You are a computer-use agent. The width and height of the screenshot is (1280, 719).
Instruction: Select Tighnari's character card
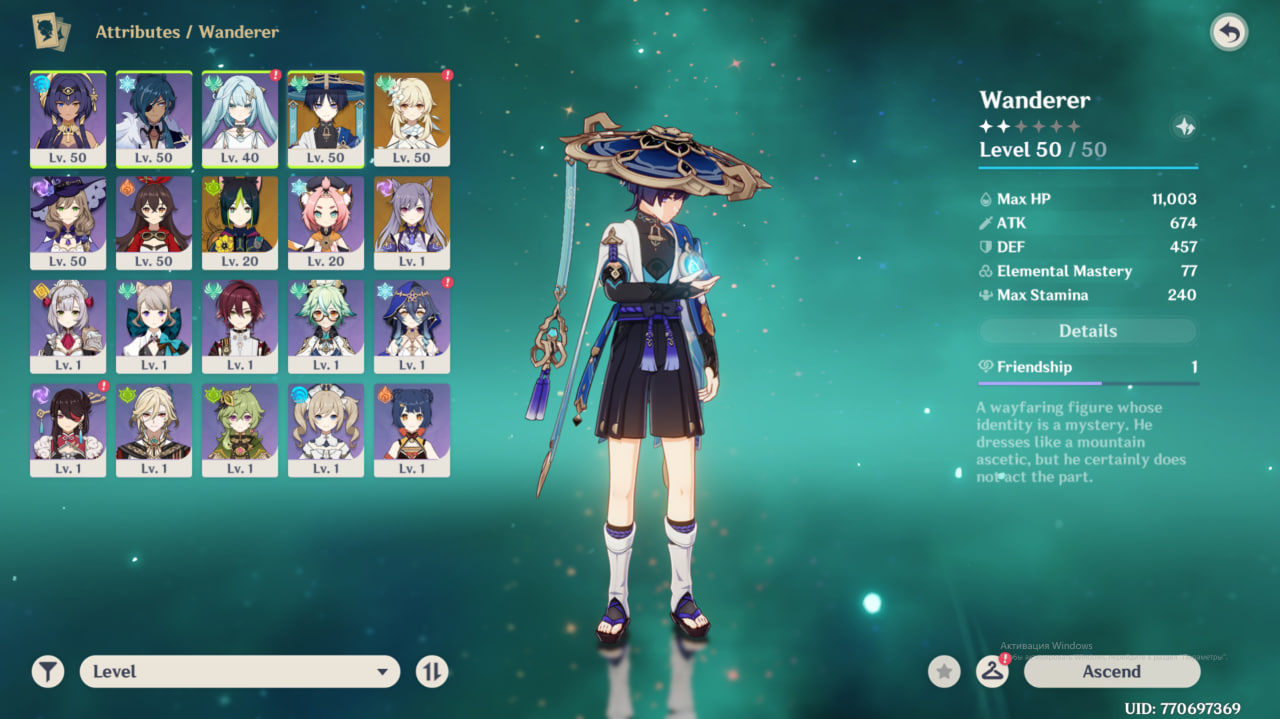point(240,222)
